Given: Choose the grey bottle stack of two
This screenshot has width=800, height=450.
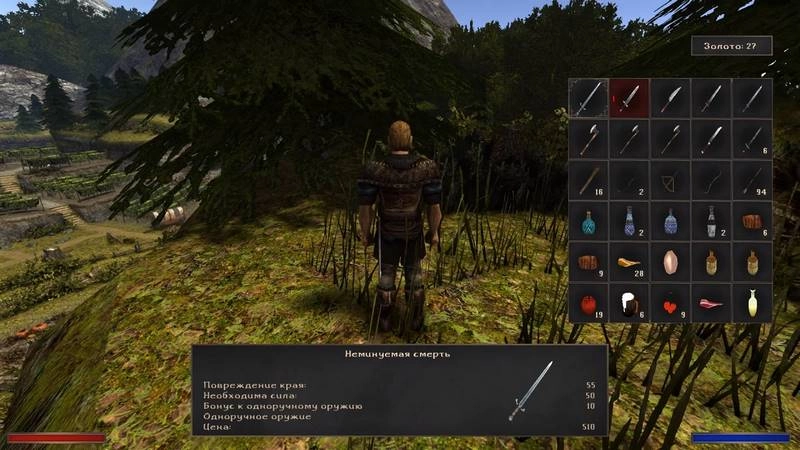Looking at the screenshot, I should tap(711, 221).
